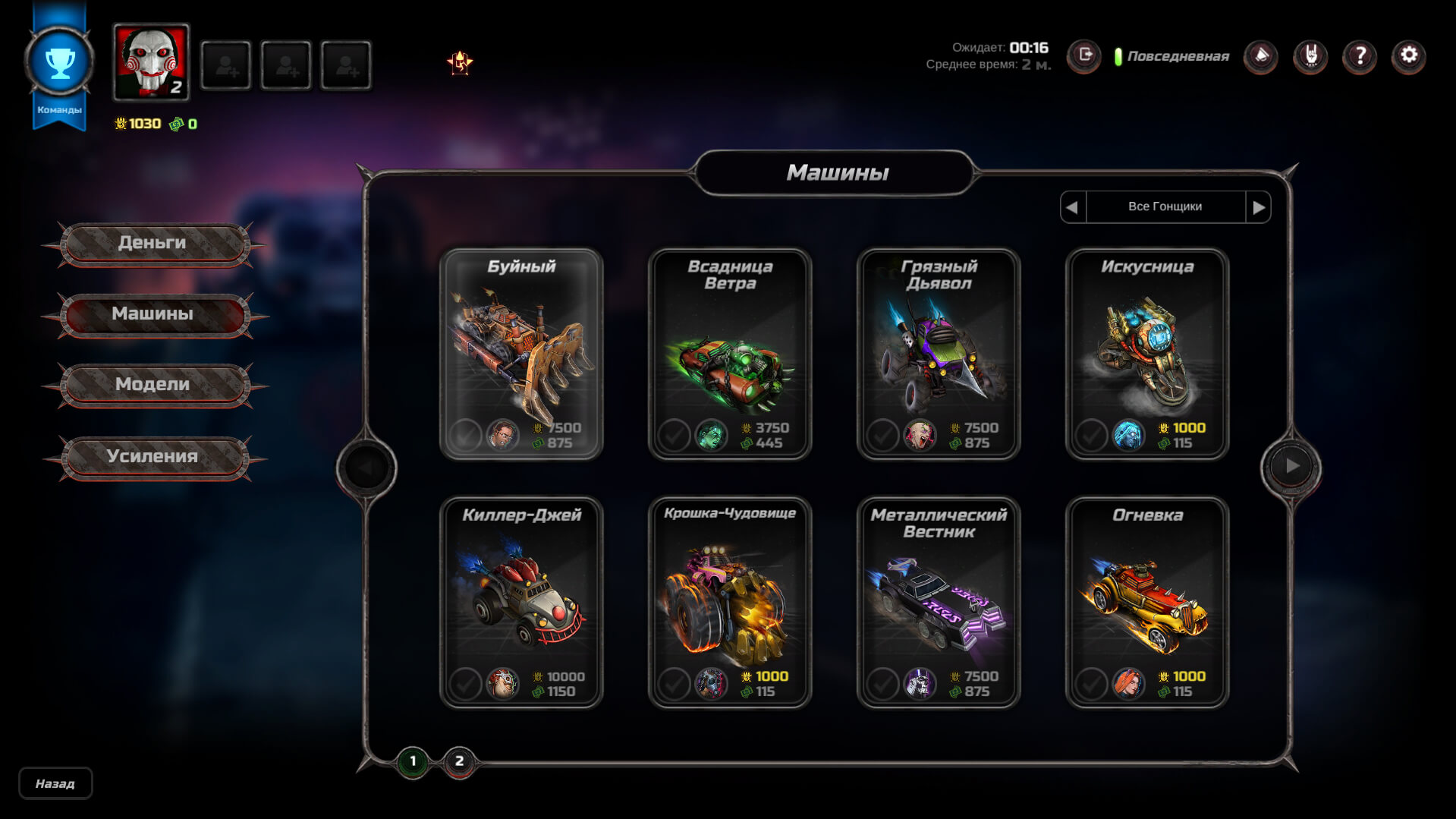Click the help question mark icon

pyautogui.click(x=1359, y=54)
